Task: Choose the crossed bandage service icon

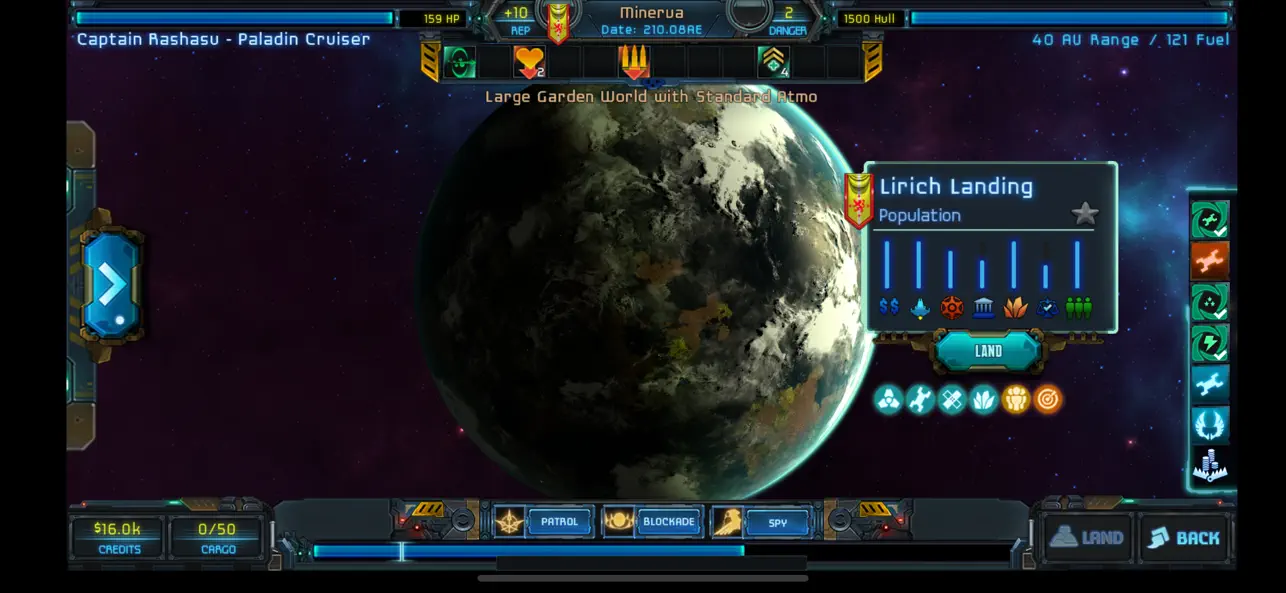Action: 952,400
